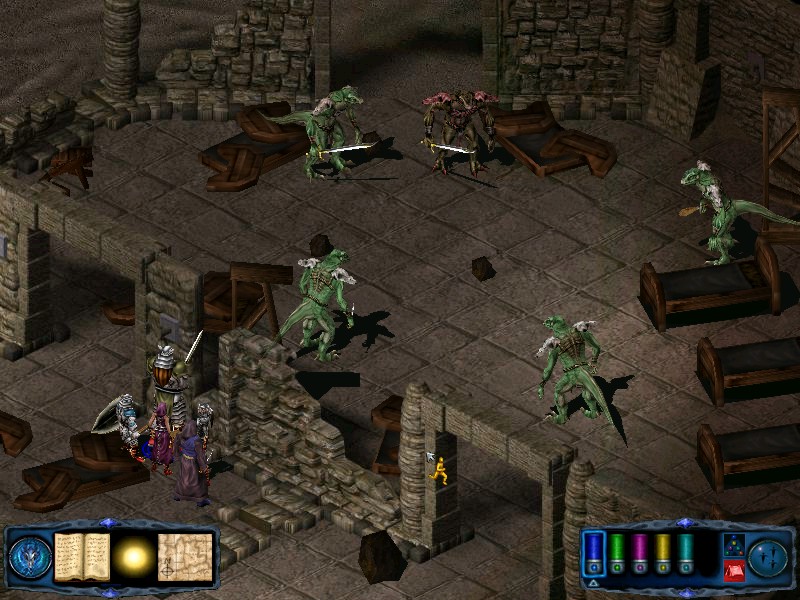Open the party formation triangle icon

733,545
